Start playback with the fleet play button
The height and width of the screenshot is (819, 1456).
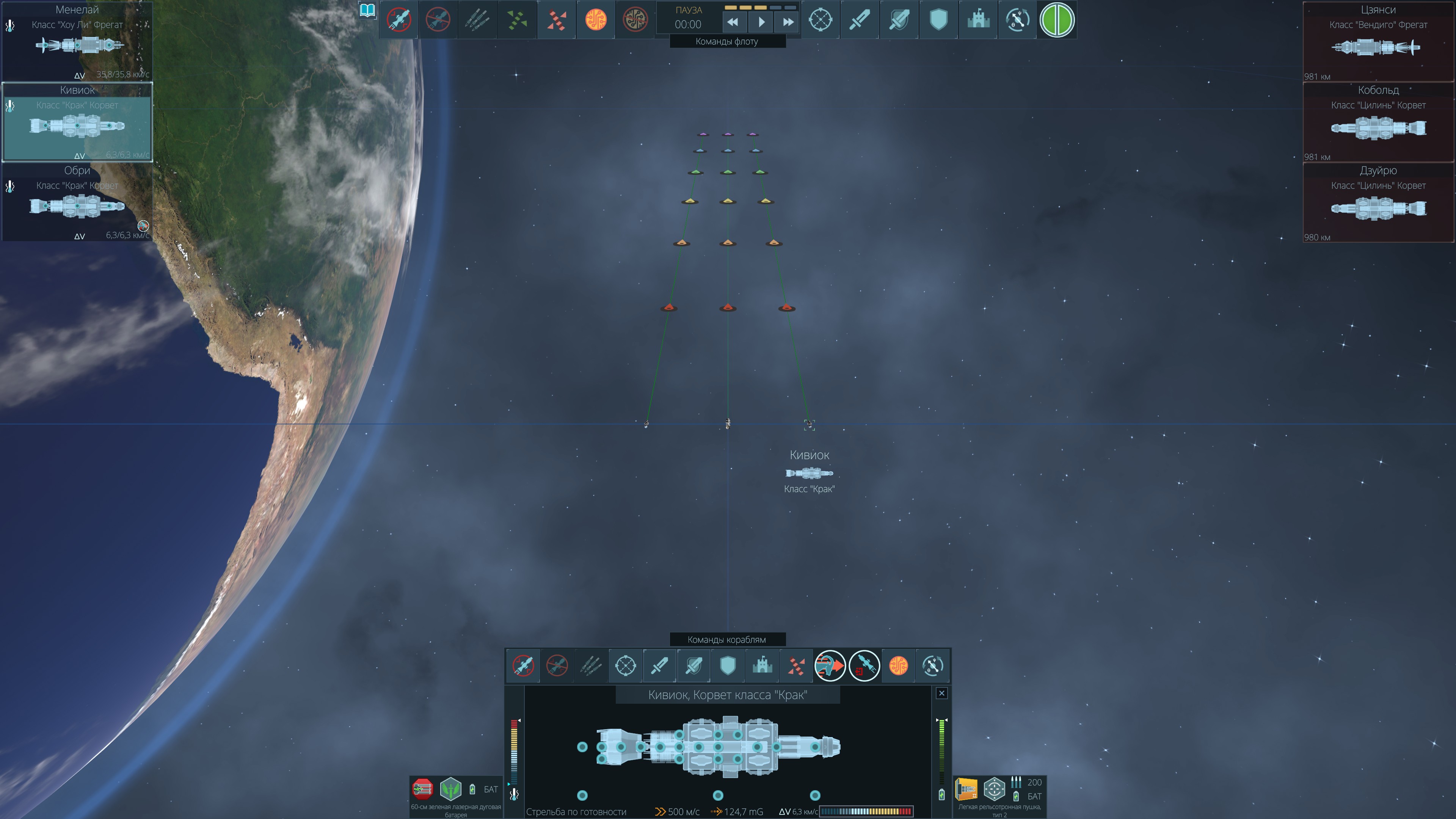tap(761, 22)
